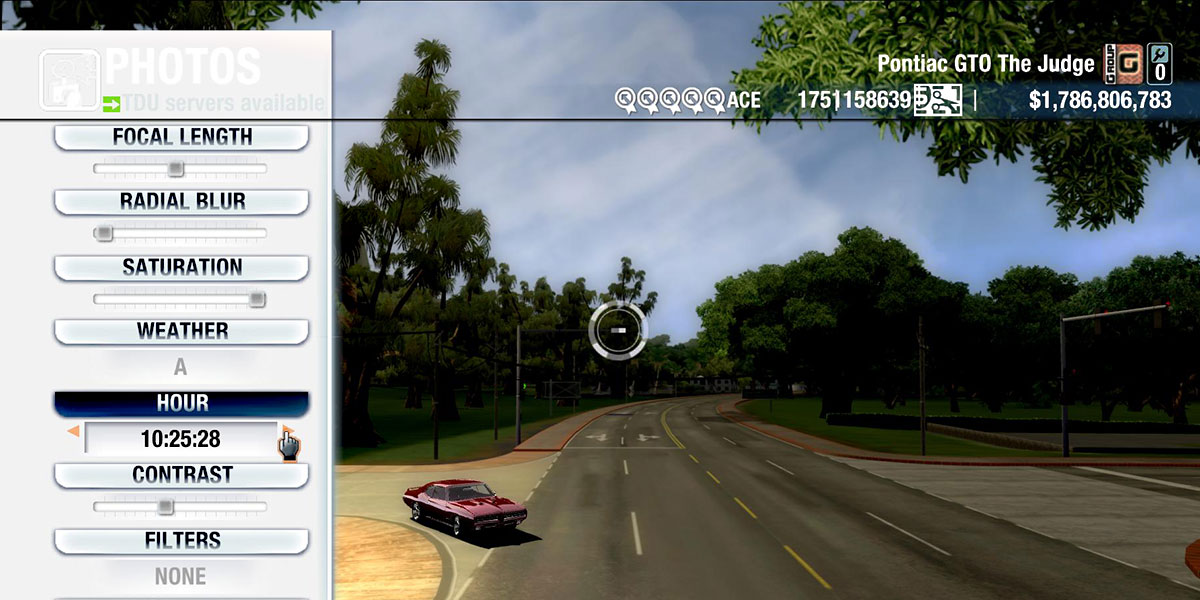The height and width of the screenshot is (600, 1200).
Task: Decrease the hour with the left arrow
Action: [73, 431]
